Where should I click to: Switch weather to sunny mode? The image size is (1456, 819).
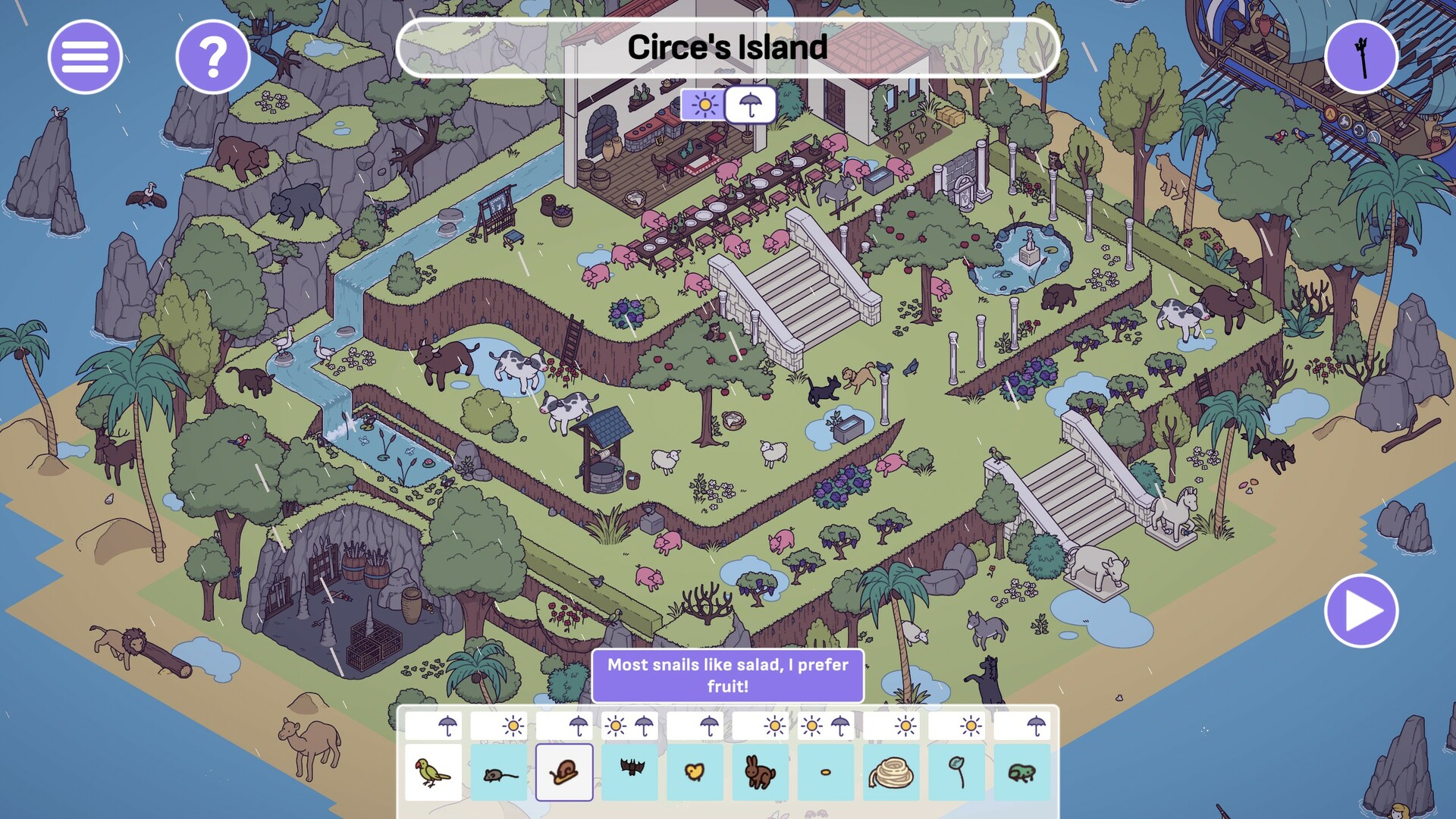click(704, 105)
